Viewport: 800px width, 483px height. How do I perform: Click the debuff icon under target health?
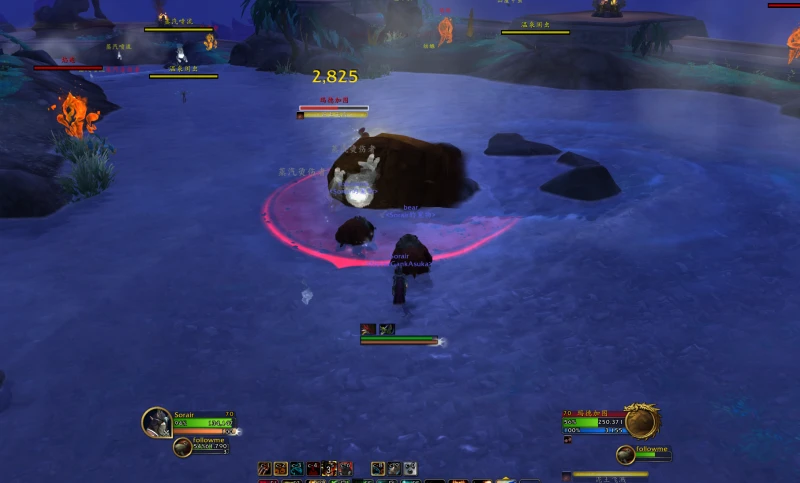coord(567,439)
